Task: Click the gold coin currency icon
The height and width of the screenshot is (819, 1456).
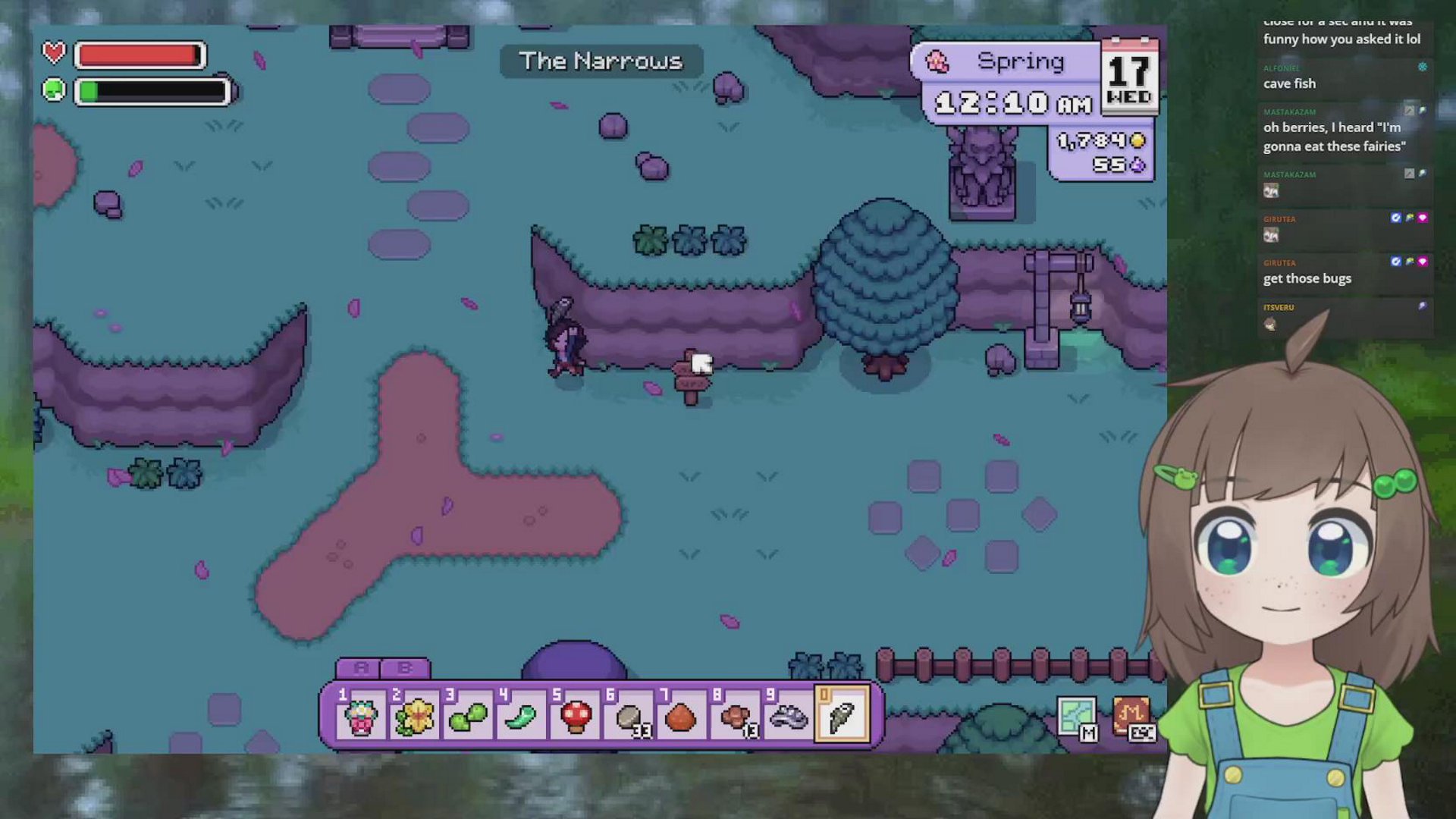Action: pos(1137,140)
